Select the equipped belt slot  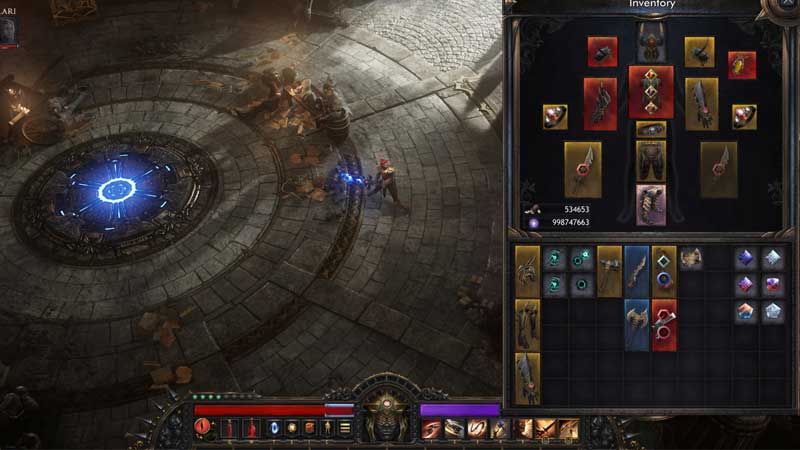coord(650,129)
